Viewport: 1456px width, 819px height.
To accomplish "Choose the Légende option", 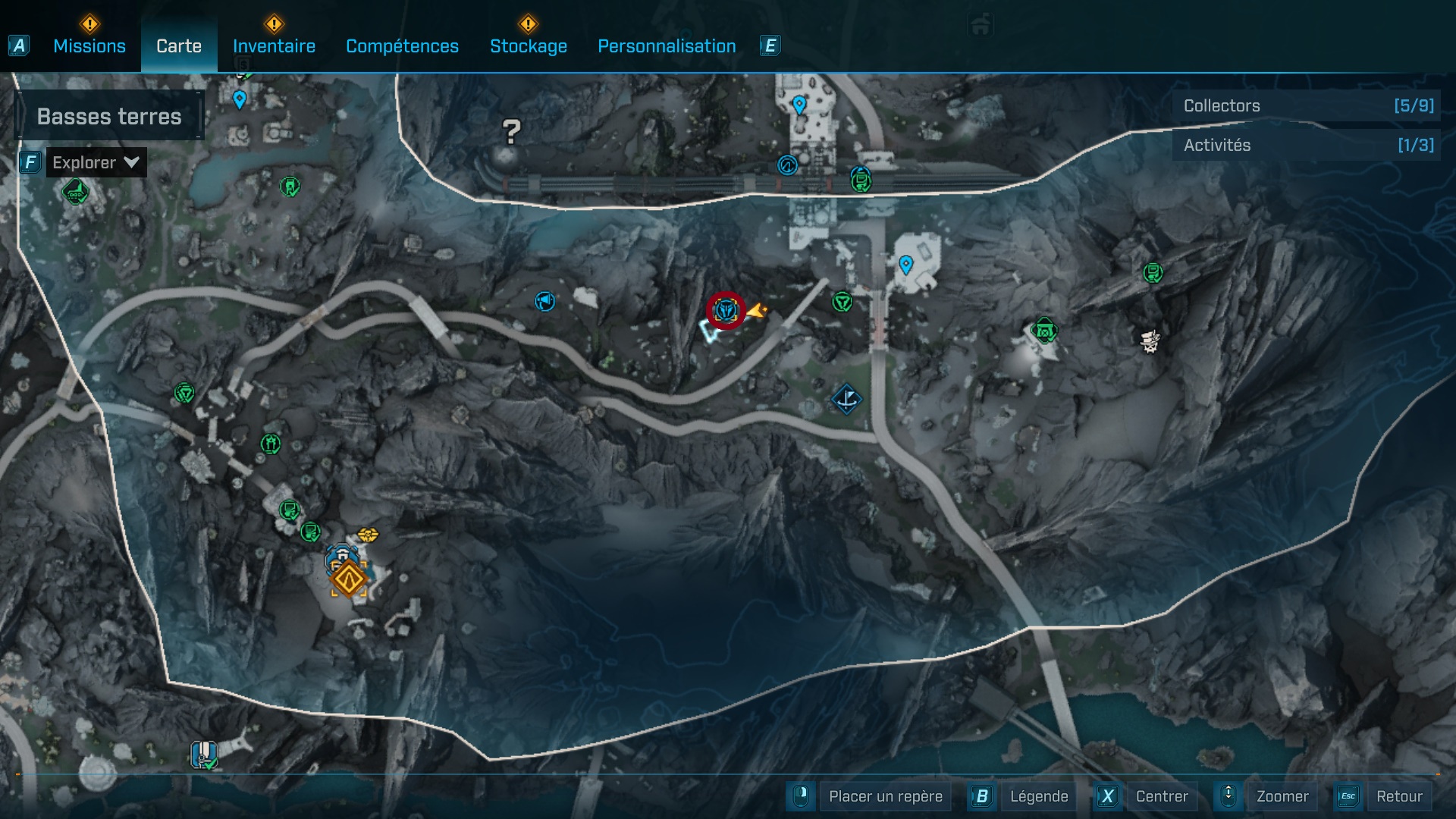I will coord(1038,796).
